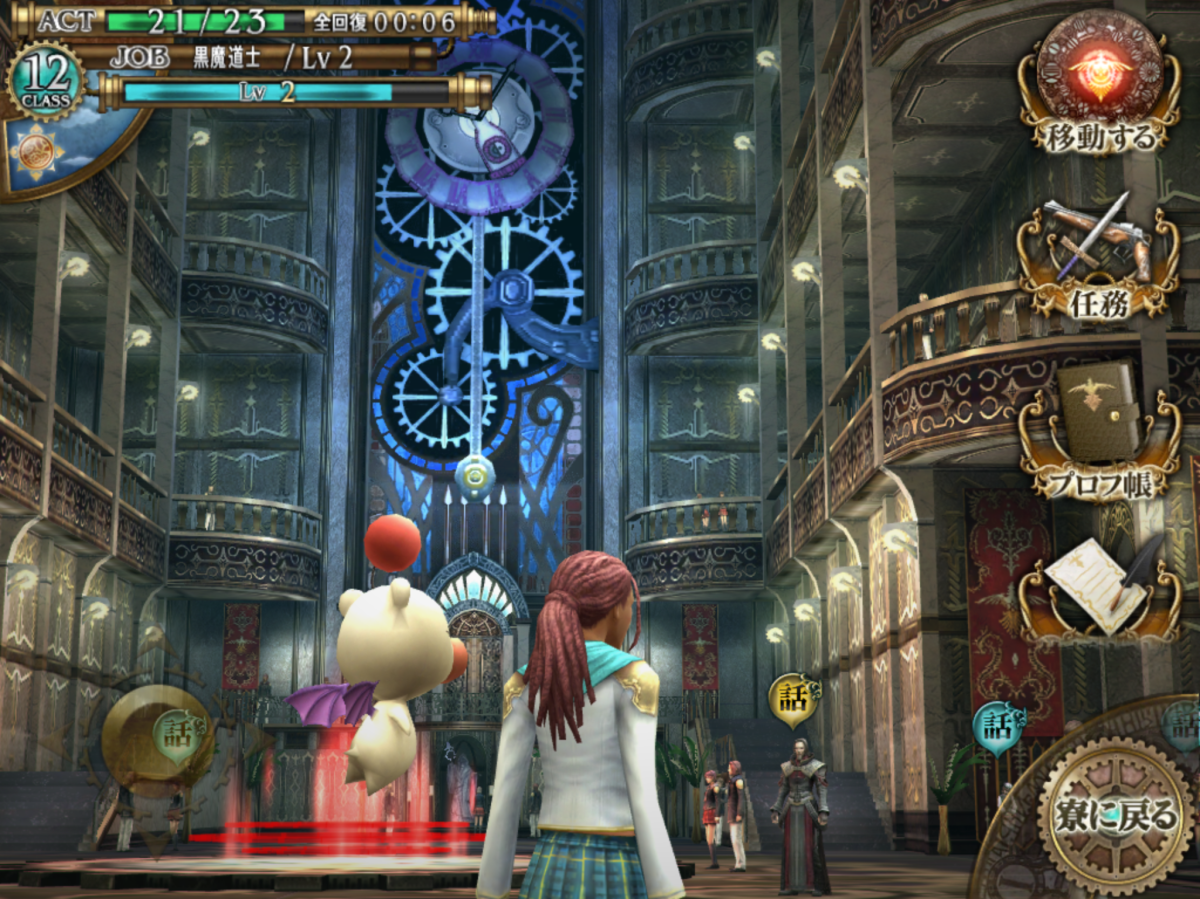
Task: Open the letter and quill icon
Action: coord(1099,587)
